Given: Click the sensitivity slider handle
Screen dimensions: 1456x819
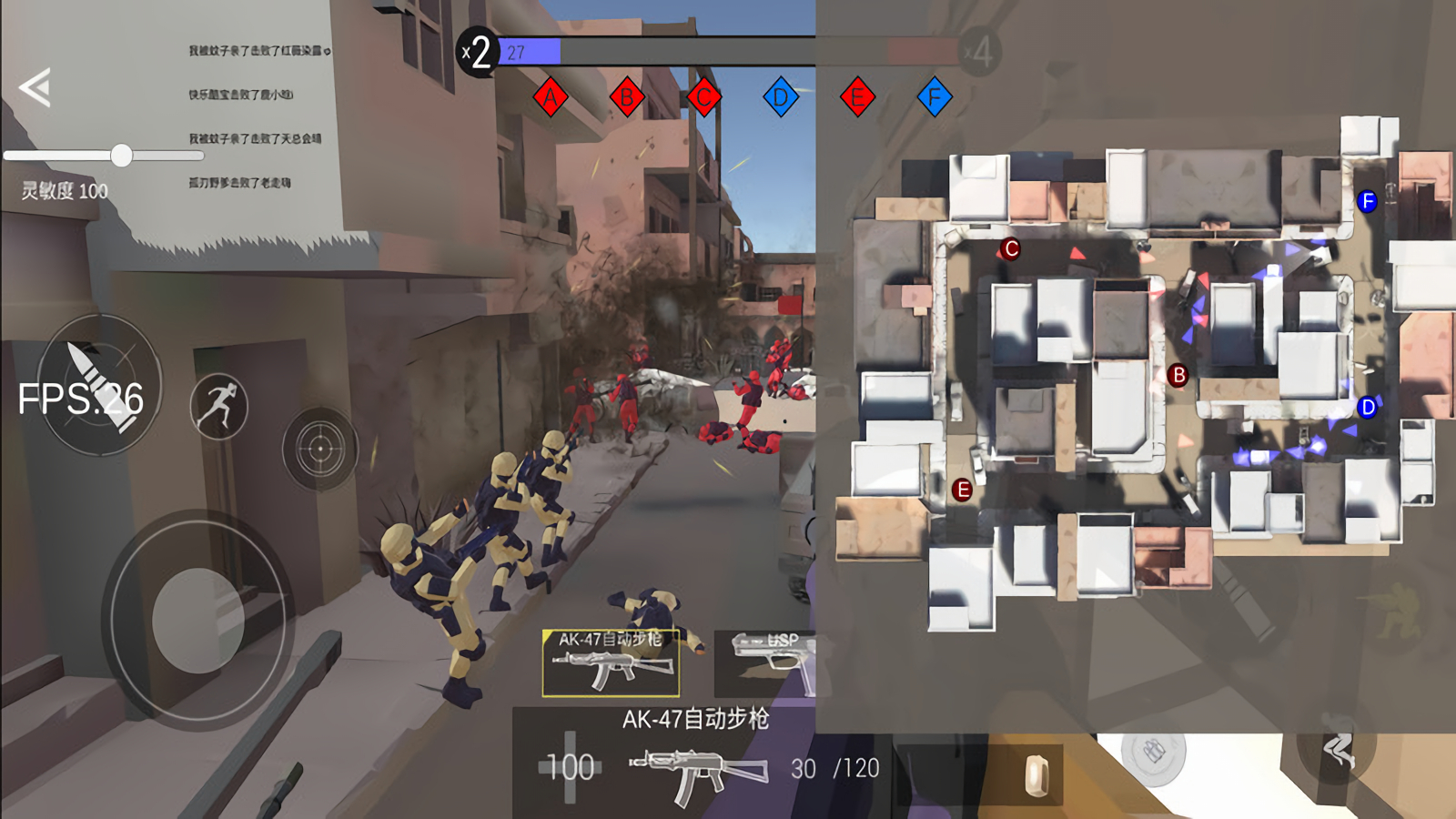Looking at the screenshot, I should coord(121,156).
